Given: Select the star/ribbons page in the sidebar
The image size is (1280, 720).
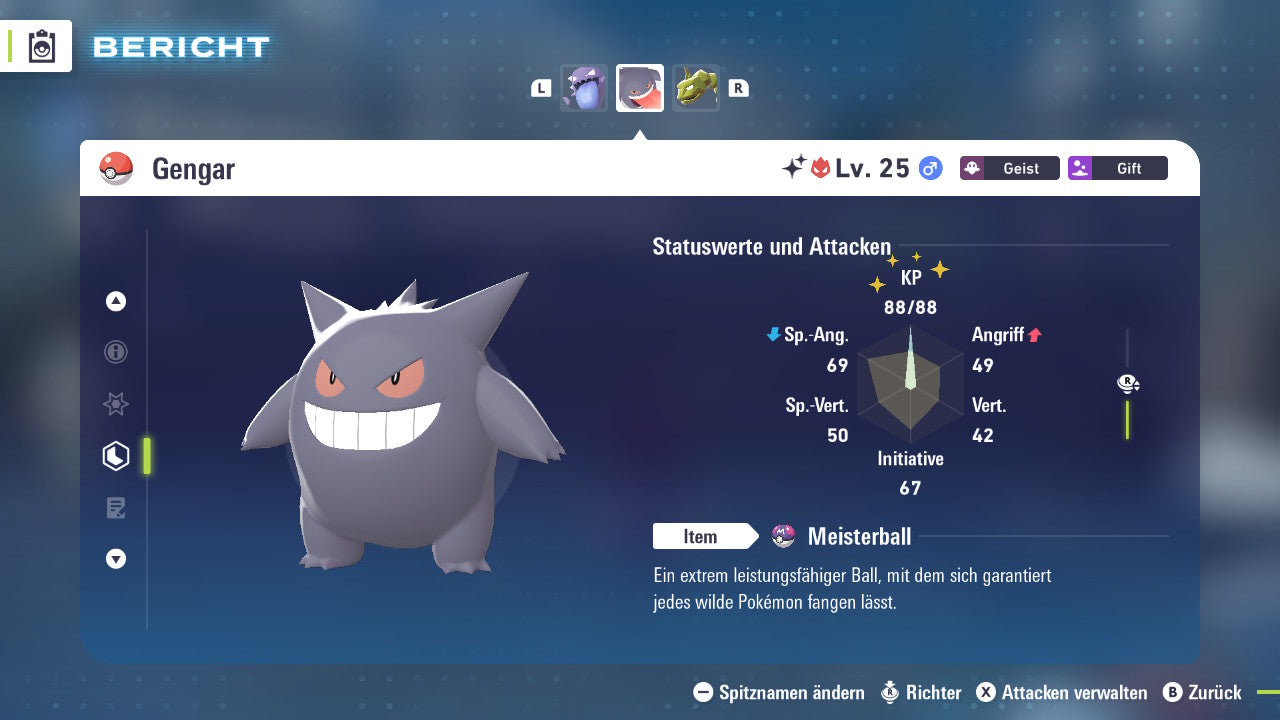Looking at the screenshot, I should pos(116,404).
